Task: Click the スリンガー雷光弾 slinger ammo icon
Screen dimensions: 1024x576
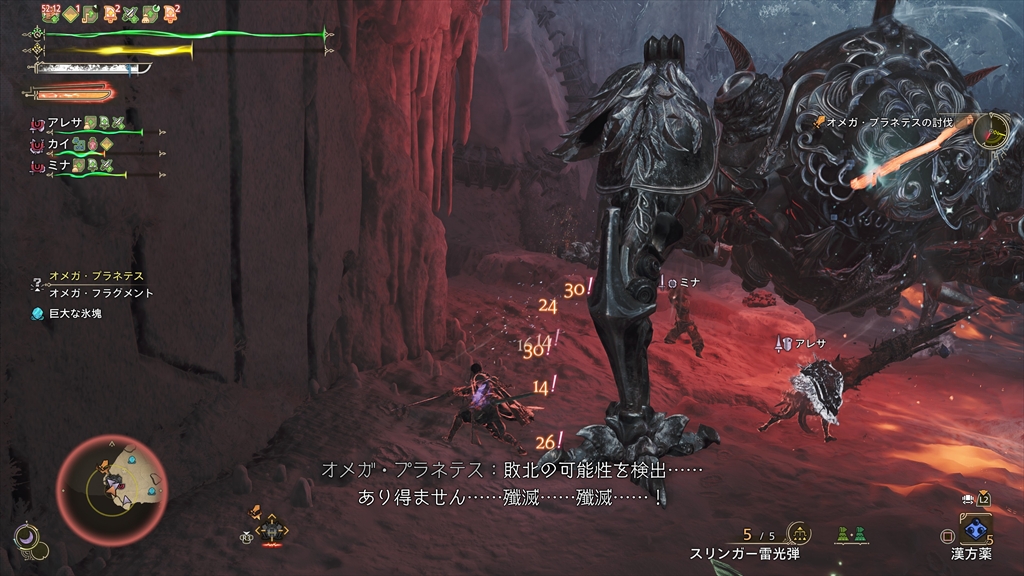Action: 798,533
